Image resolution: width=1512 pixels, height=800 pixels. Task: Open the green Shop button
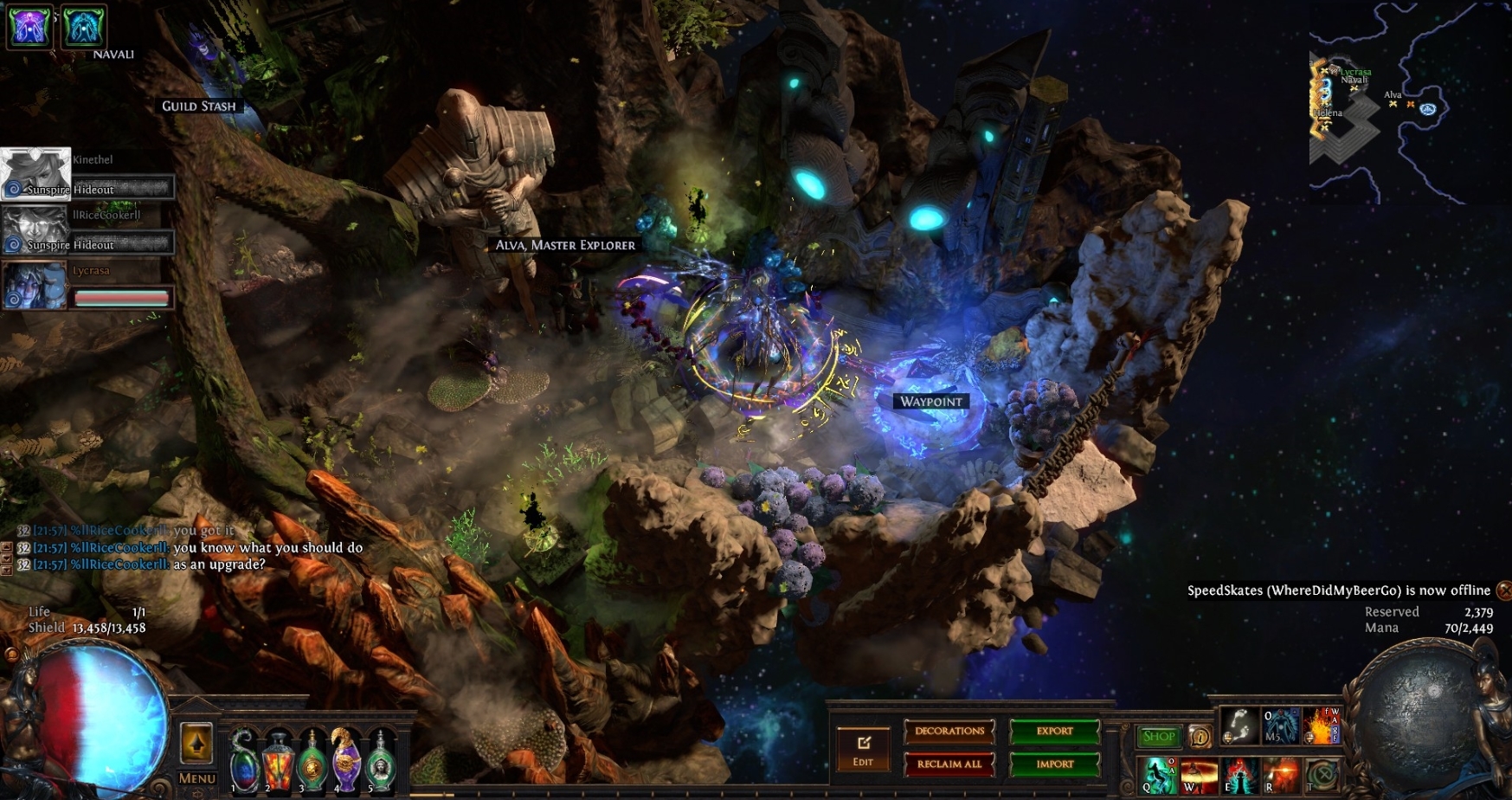[1158, 737]
